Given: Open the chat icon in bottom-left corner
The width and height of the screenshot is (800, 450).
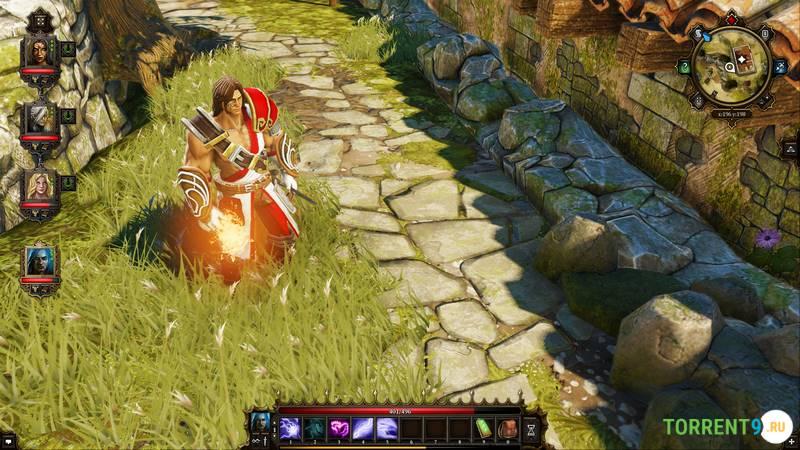Looking at the screenshot, I should click(7, 440).
